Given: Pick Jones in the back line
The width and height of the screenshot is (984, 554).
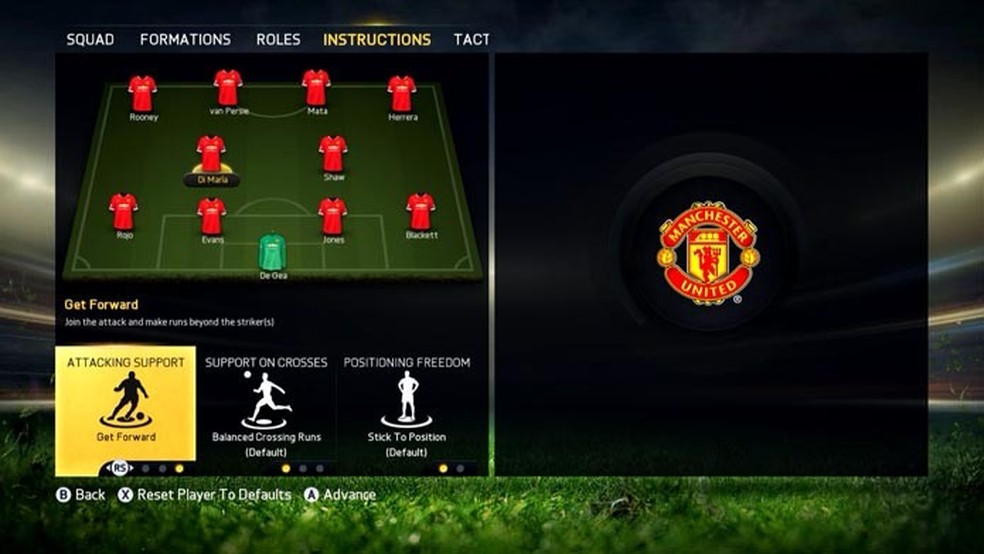Looking at the screenshot, I should (x=333, y=216).
